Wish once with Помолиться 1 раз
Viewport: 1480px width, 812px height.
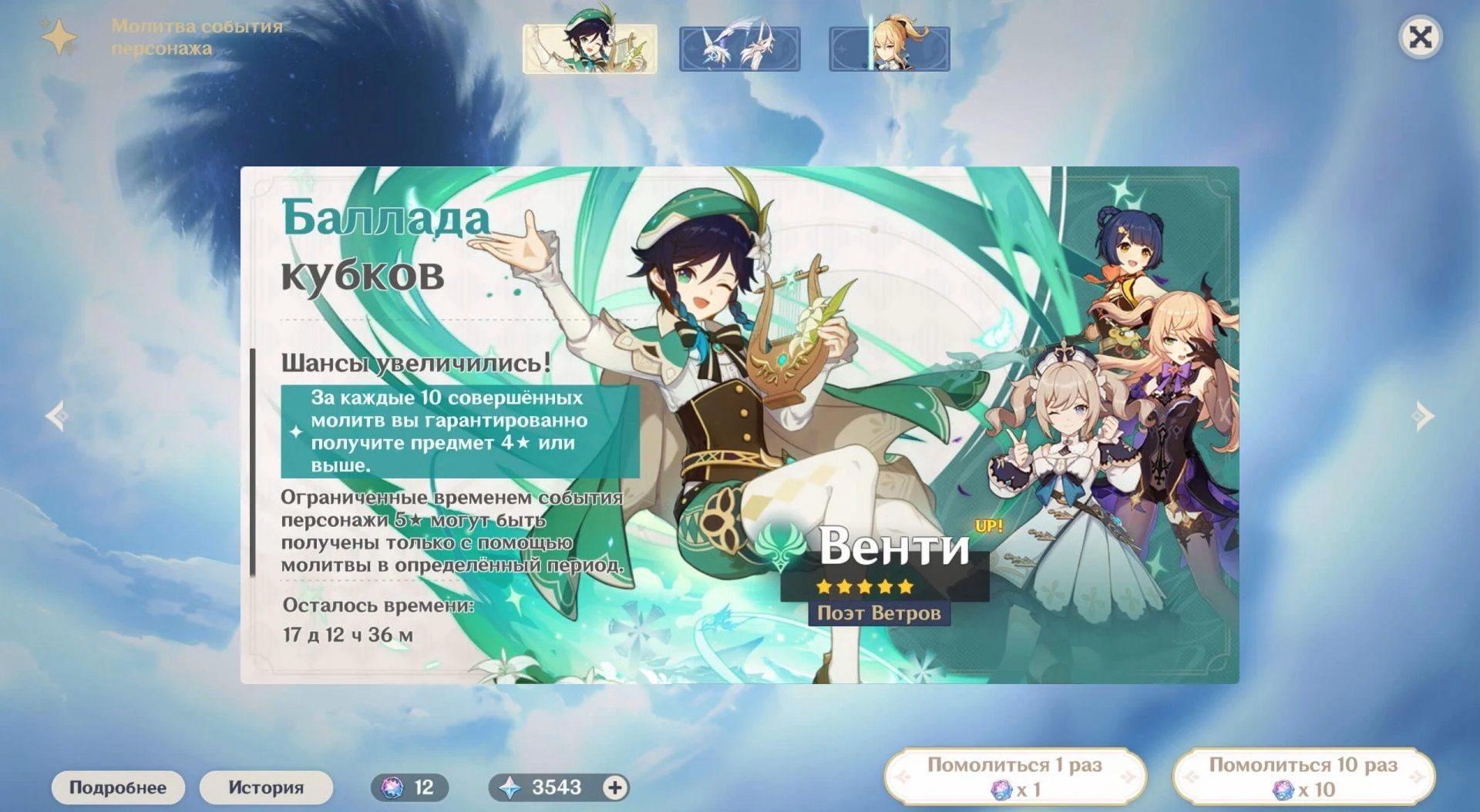1014,777
